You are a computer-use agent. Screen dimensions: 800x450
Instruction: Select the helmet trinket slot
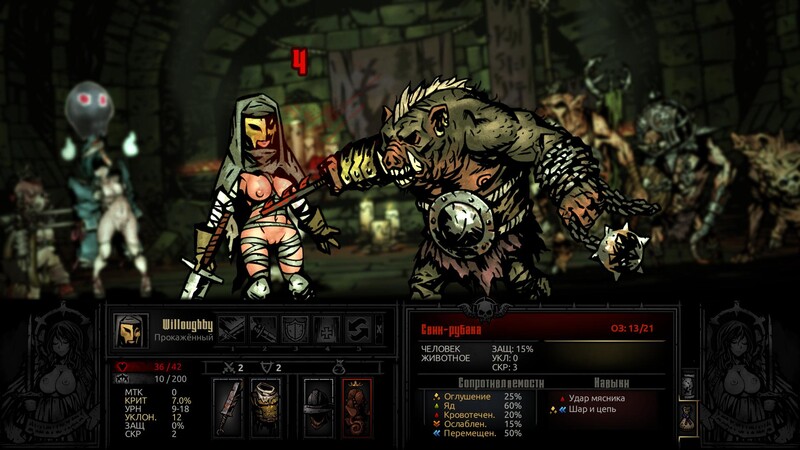317,406
